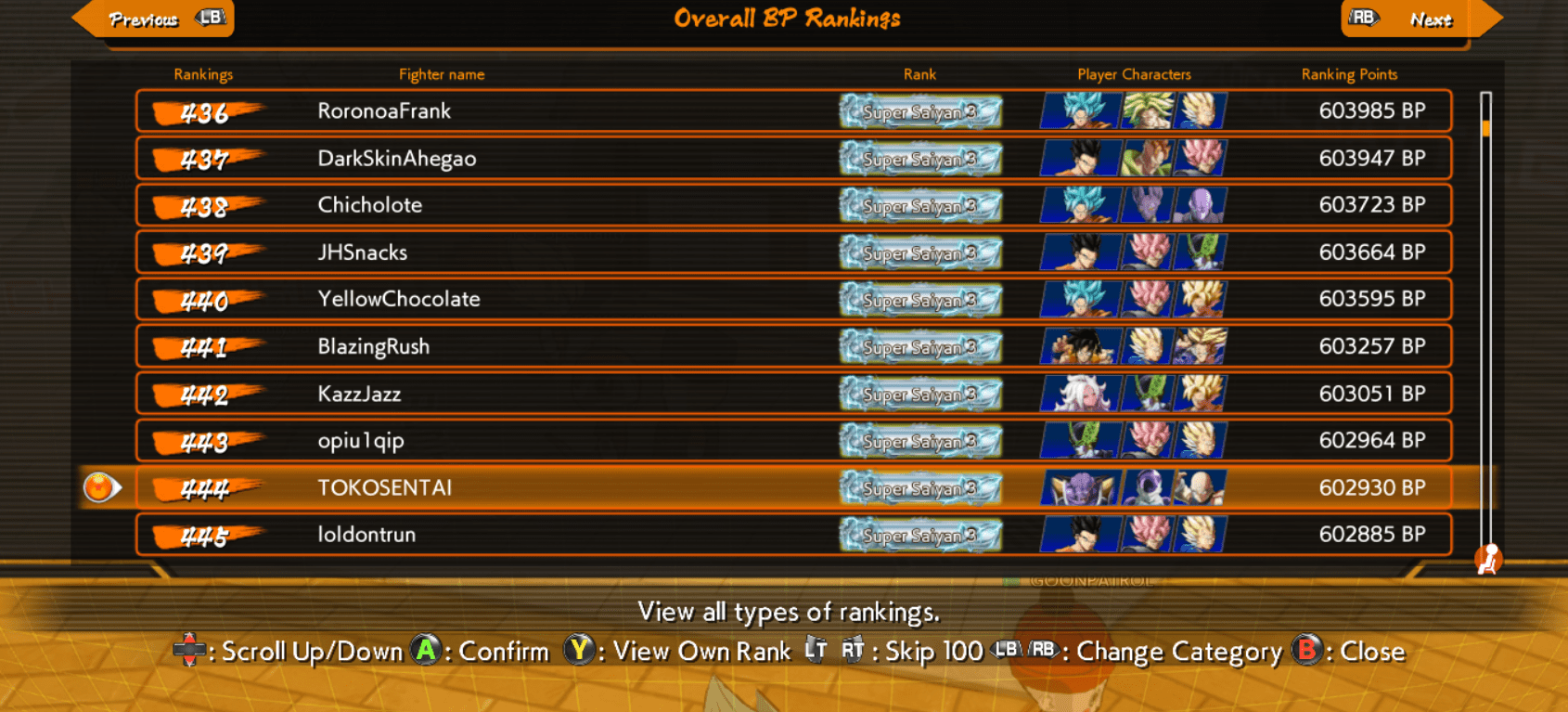The image size is (1568, 712).
Task: Select Adult Gohan's portrait in DarkSkinAhegao's row
Action: (x=1076, y=158)
